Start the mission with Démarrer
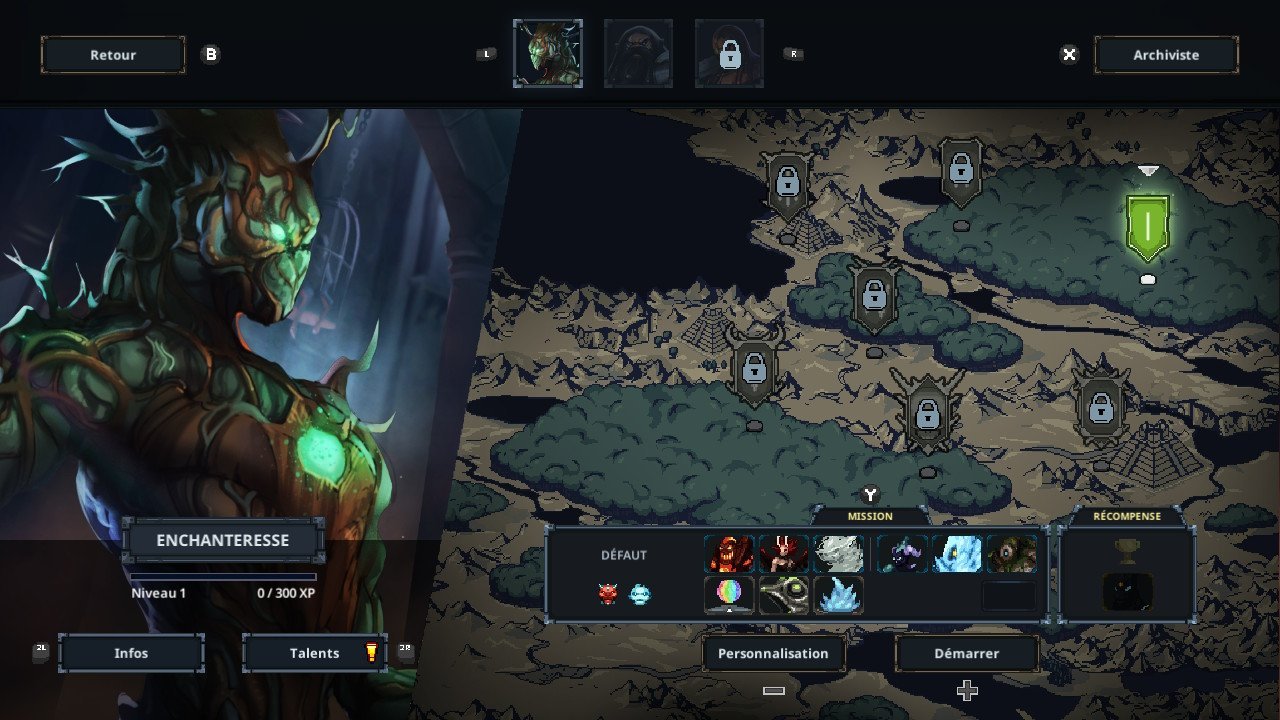 click(966, 653)
